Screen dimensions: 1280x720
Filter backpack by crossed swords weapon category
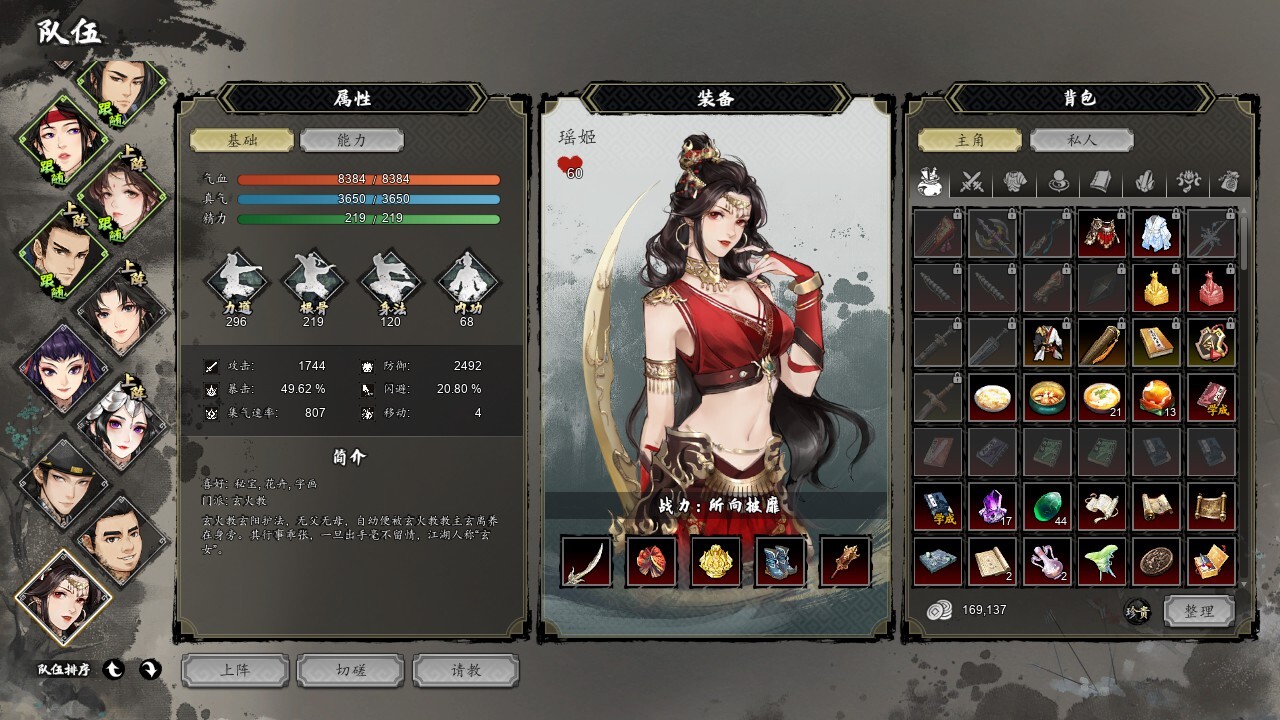(972, 182)
